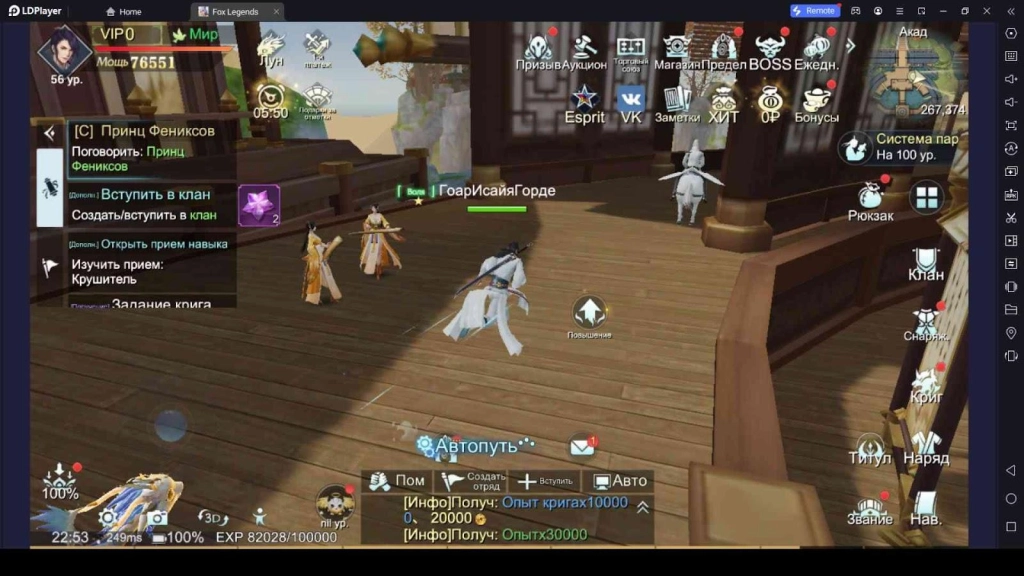Click the player avatar portrait
The height and width of the screenshot is (576, 1024).
64,52
